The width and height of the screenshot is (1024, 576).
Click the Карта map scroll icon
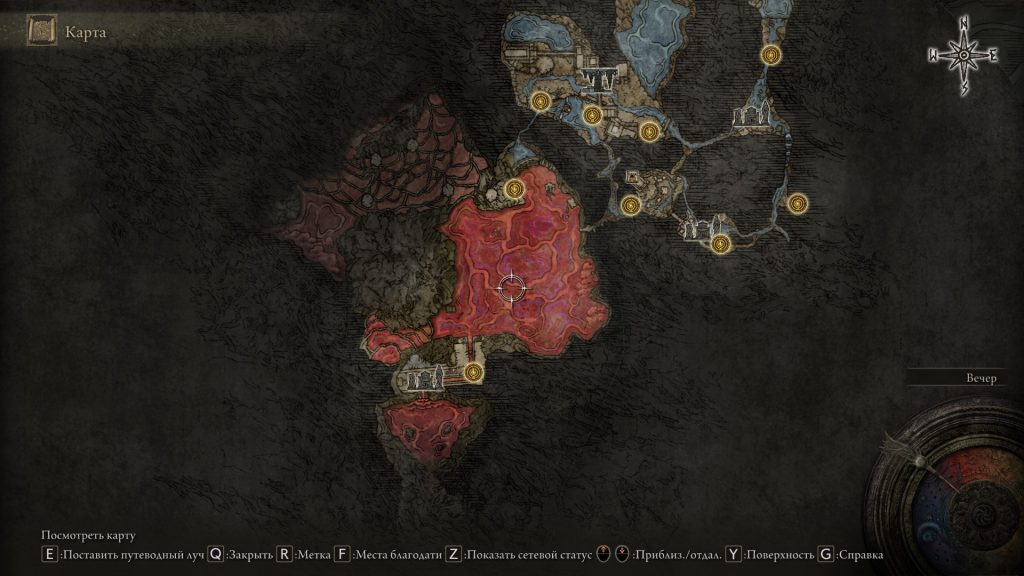[x=42, y=31]
